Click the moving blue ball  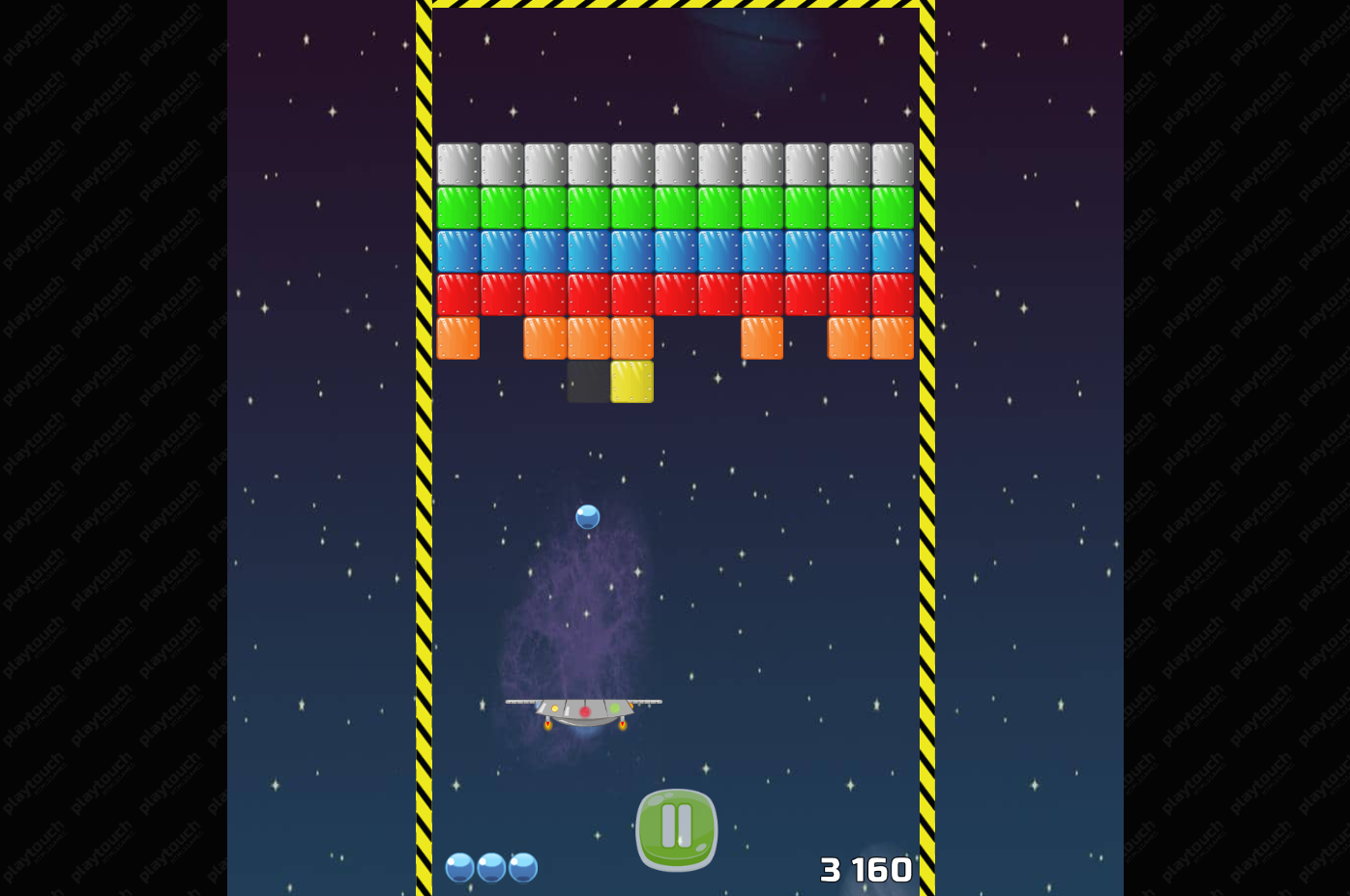(587, 518)
